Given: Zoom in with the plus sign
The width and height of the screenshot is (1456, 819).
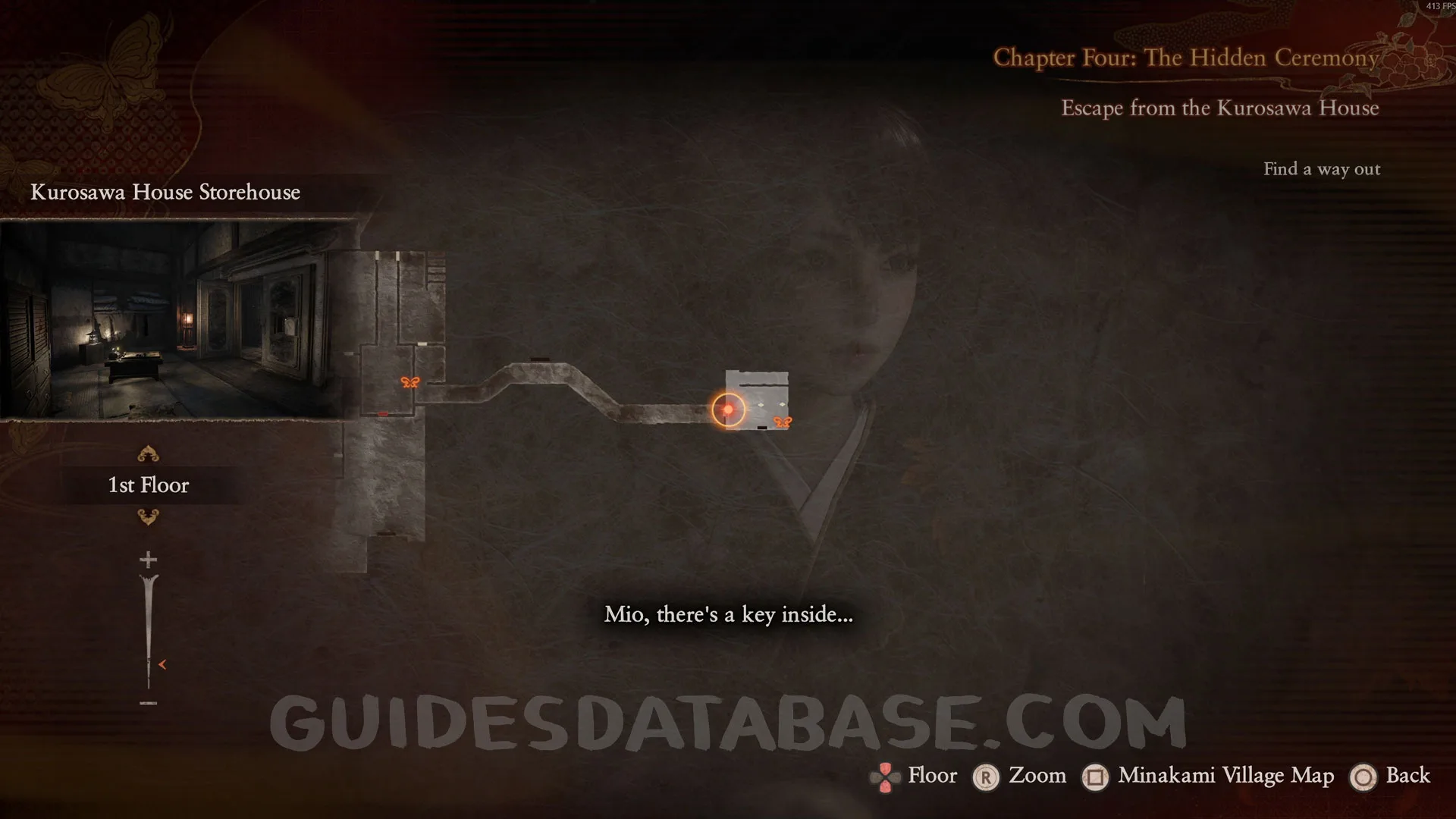Looking at the screenshot, I should tap(148, 560).
